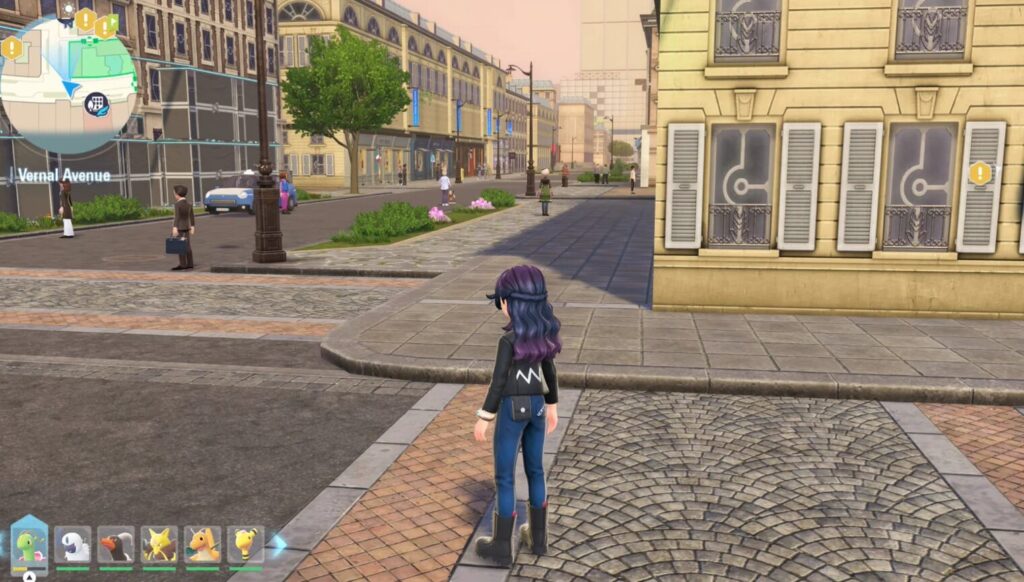Choose Ampharos in the party bar
Screen dimensions: 1024x582
[245, 546]
